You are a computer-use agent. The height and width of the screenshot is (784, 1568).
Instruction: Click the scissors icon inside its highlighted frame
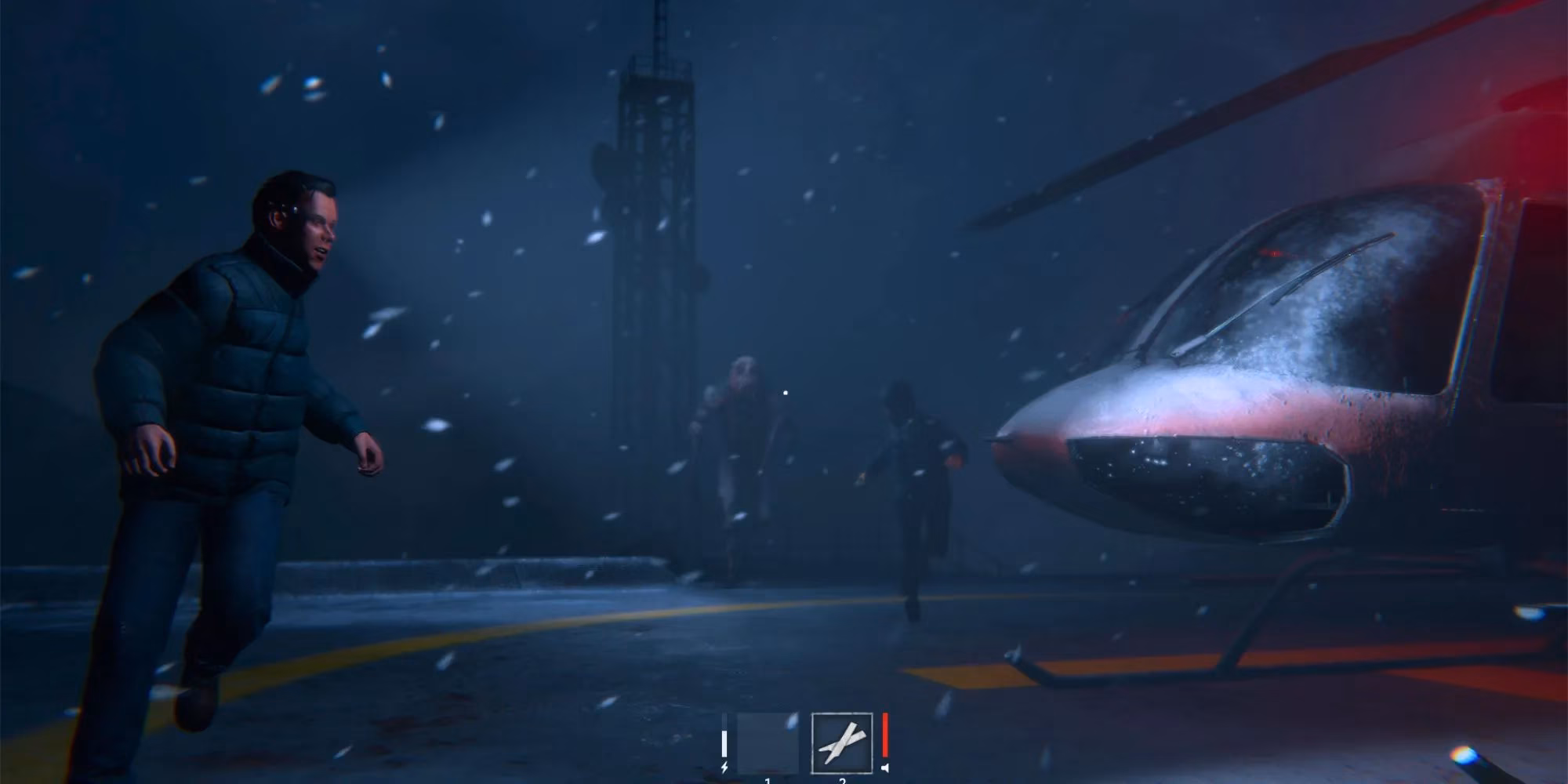coord(841,743)
